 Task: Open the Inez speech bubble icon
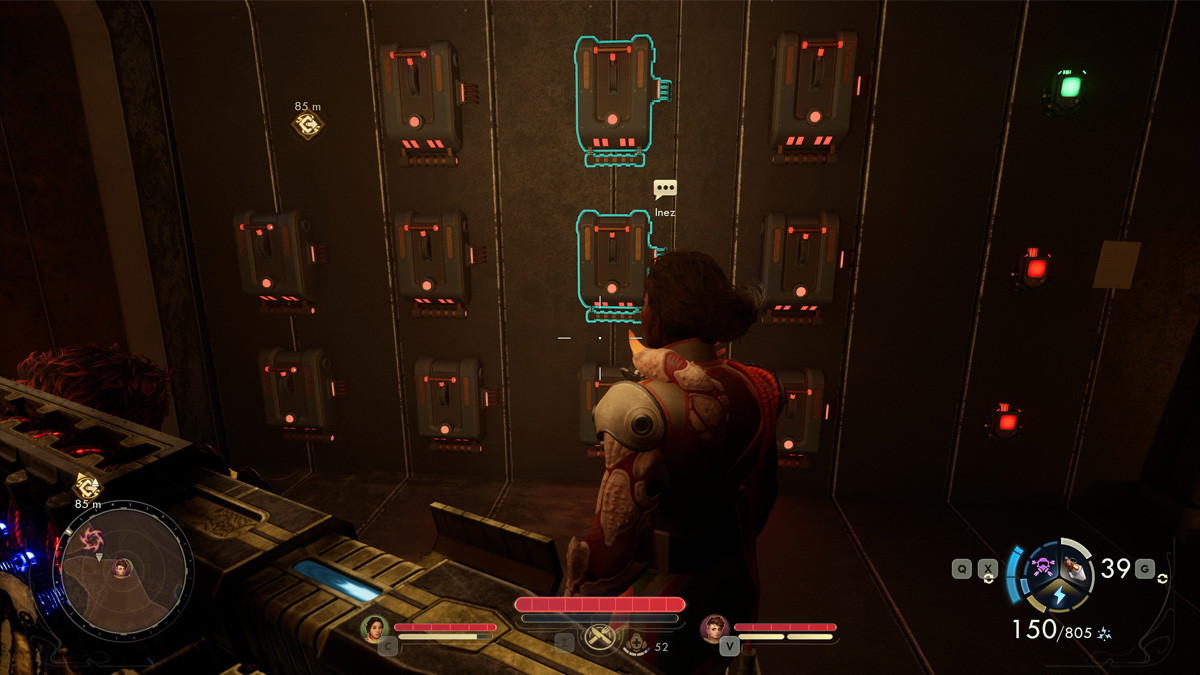(665, 188)
